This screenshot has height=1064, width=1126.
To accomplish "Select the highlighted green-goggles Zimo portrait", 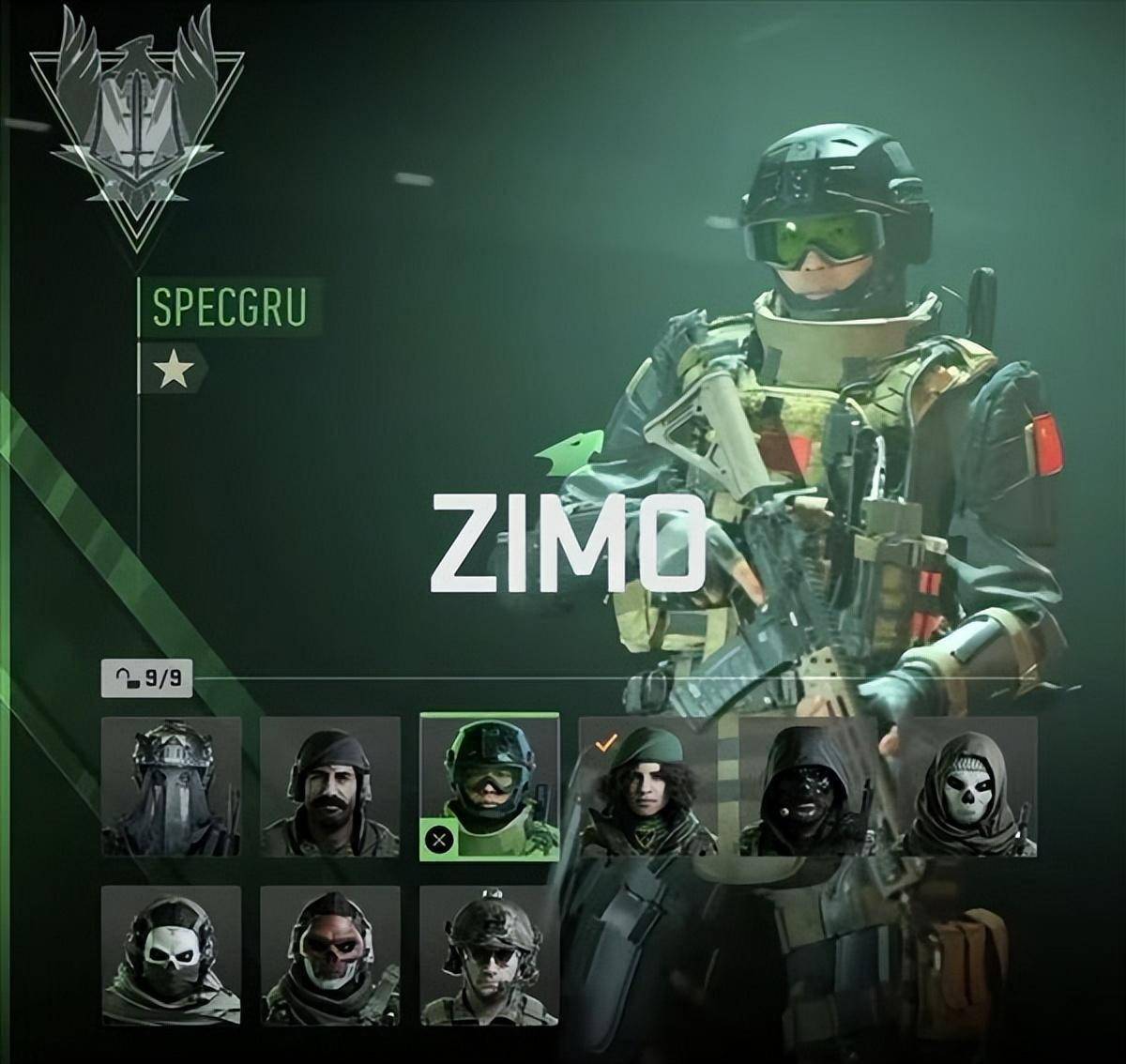I will pyautogui.click(x=490, y=786).
